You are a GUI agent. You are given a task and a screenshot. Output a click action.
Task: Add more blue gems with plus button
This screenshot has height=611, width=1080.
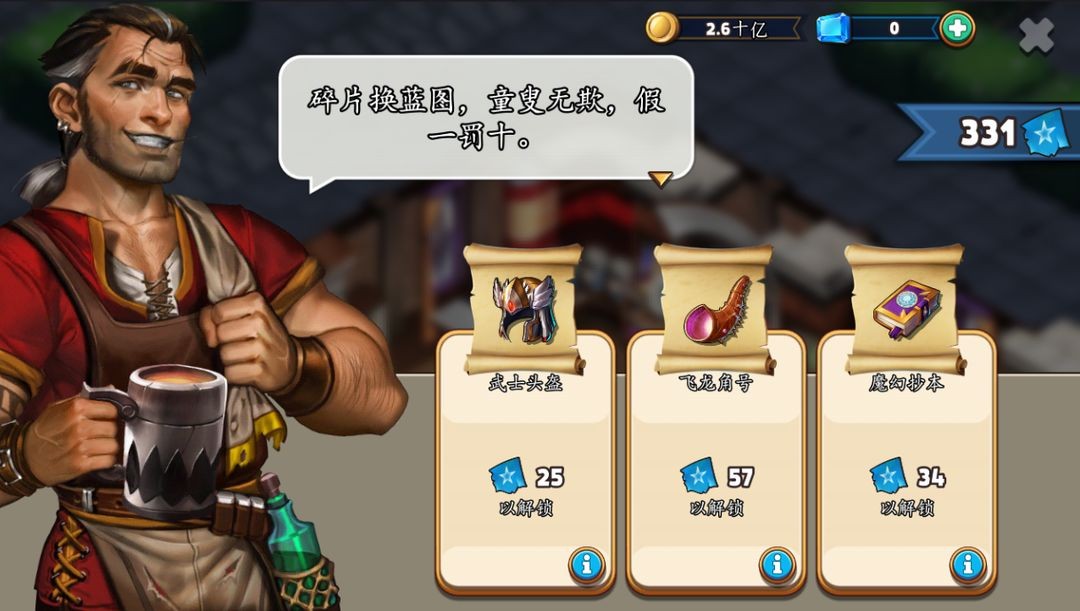click(x=957, y=28)
